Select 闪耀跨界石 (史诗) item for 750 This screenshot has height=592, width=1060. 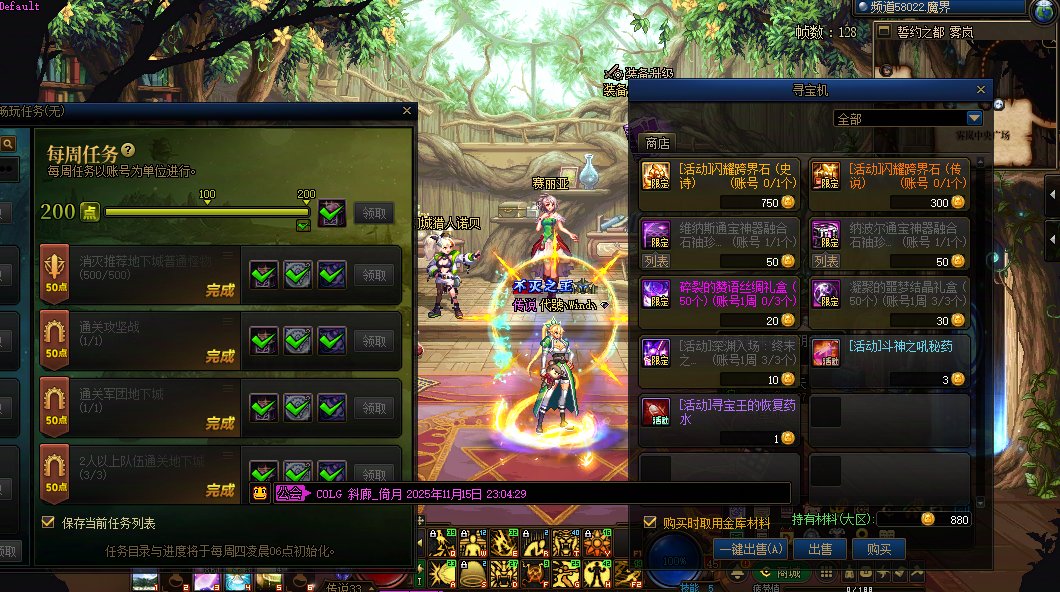[x=719, y=185]
